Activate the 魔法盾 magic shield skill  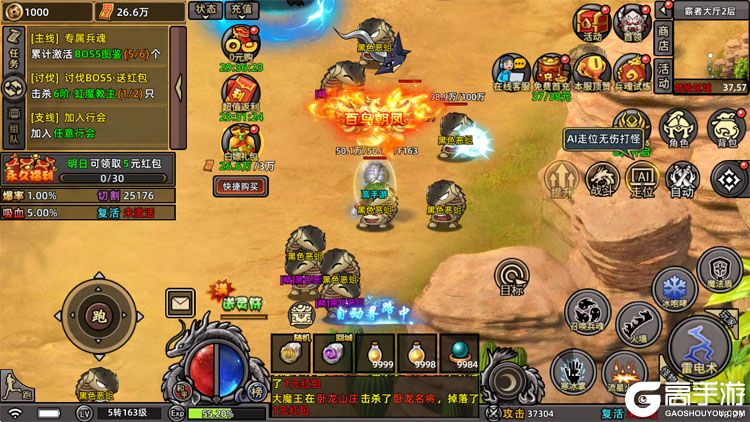720,270
